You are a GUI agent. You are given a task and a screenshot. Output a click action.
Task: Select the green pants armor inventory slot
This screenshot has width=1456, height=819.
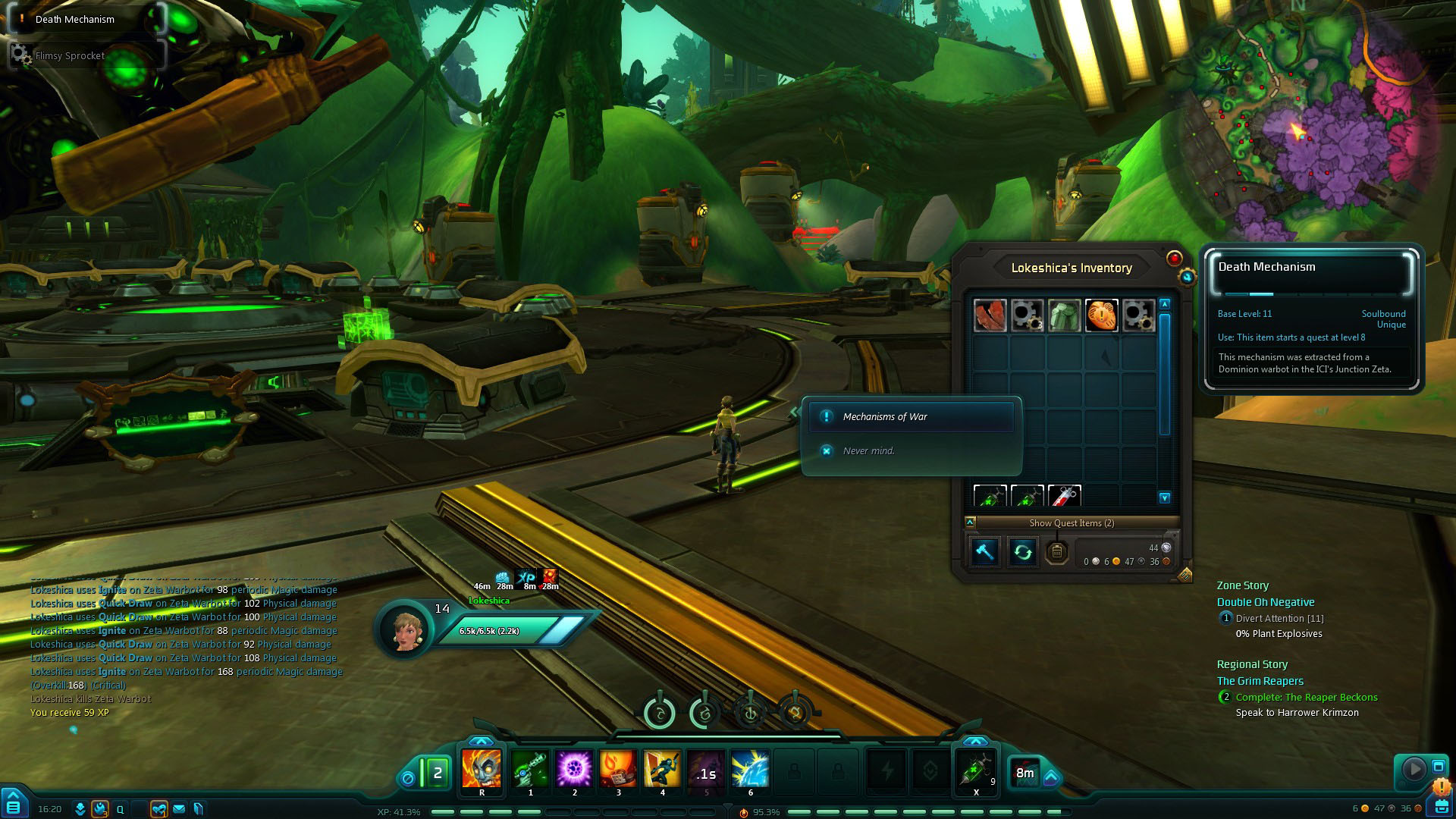(x=1064, y=315)
